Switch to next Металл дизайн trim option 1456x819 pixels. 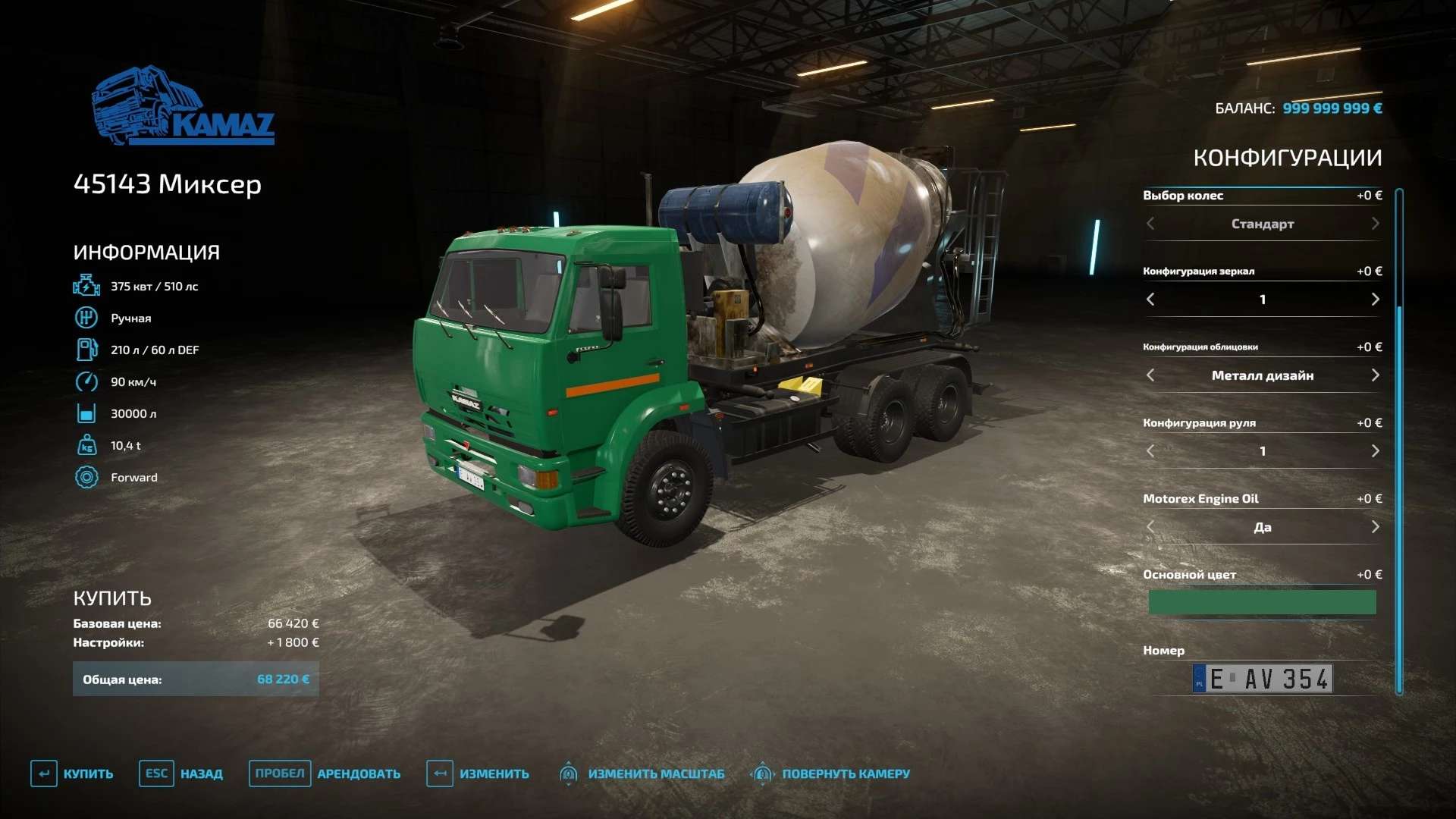(1375, 375)
